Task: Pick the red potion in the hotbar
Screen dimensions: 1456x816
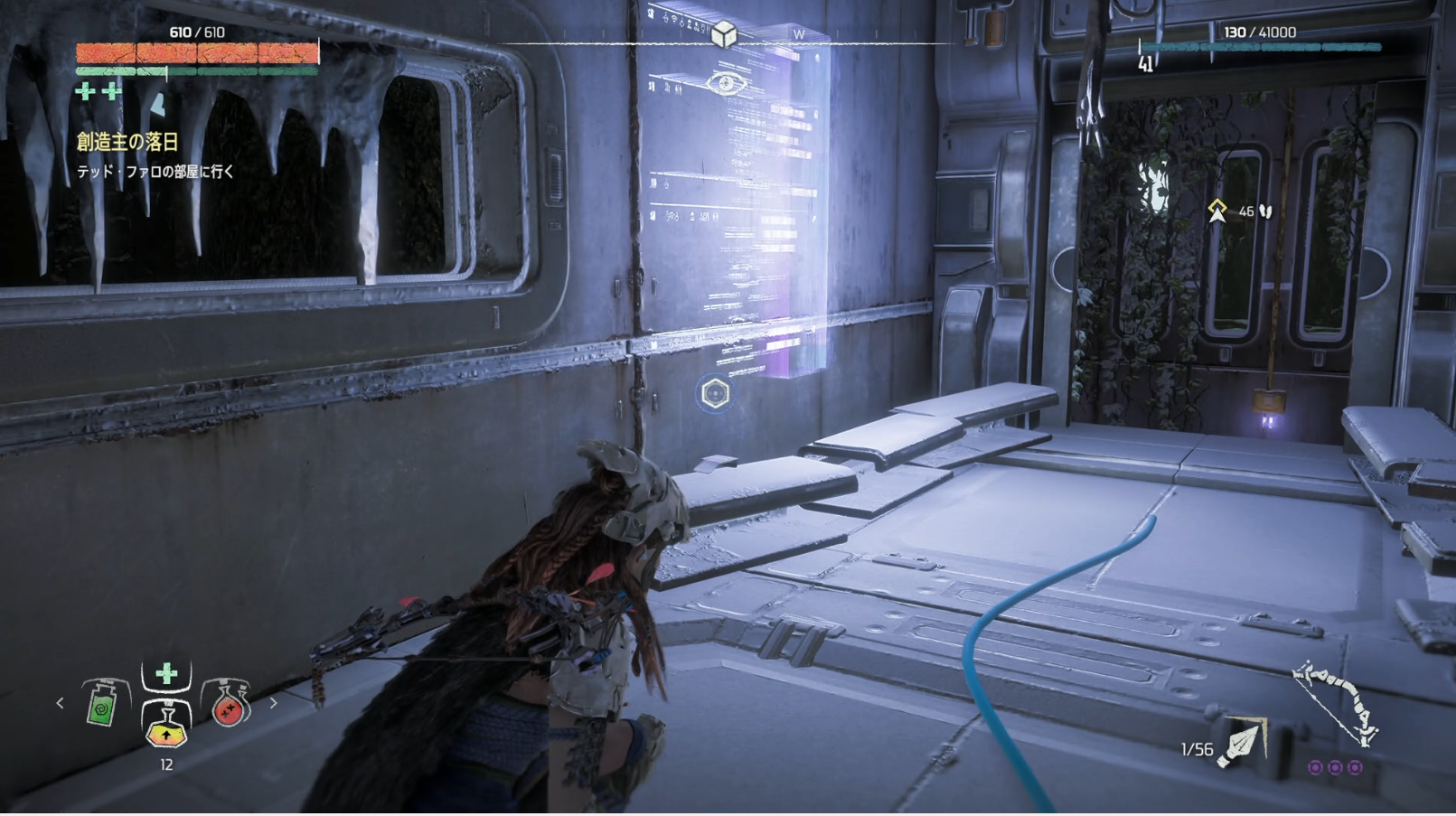Action: (x=229, y=704)
